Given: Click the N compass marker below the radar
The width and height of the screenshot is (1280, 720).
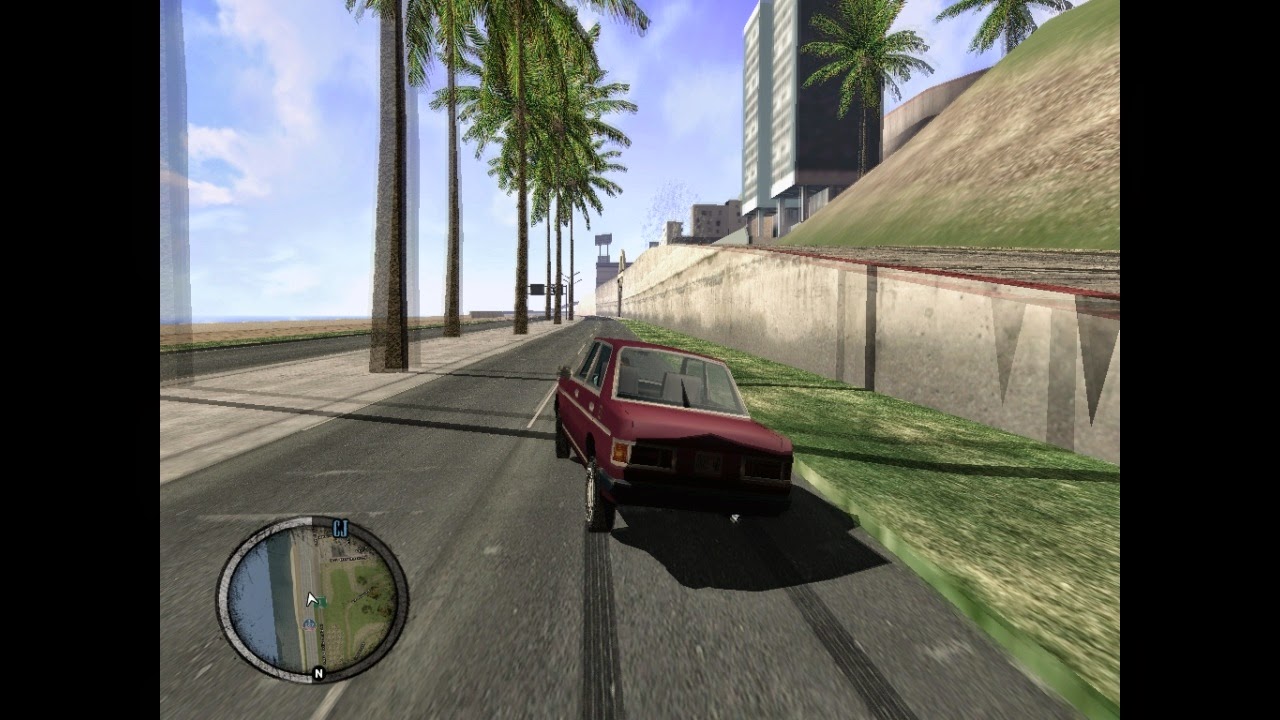Looking at the screenshot, I should coord(318,672).
